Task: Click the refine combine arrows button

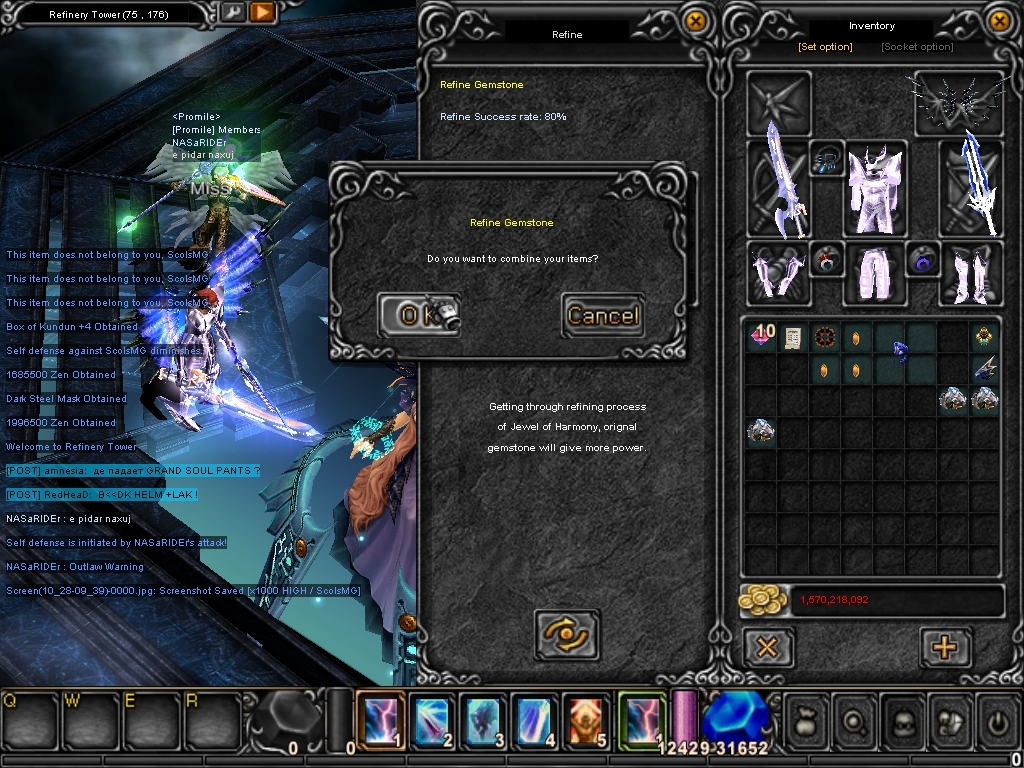Action: tap(567, 634)
